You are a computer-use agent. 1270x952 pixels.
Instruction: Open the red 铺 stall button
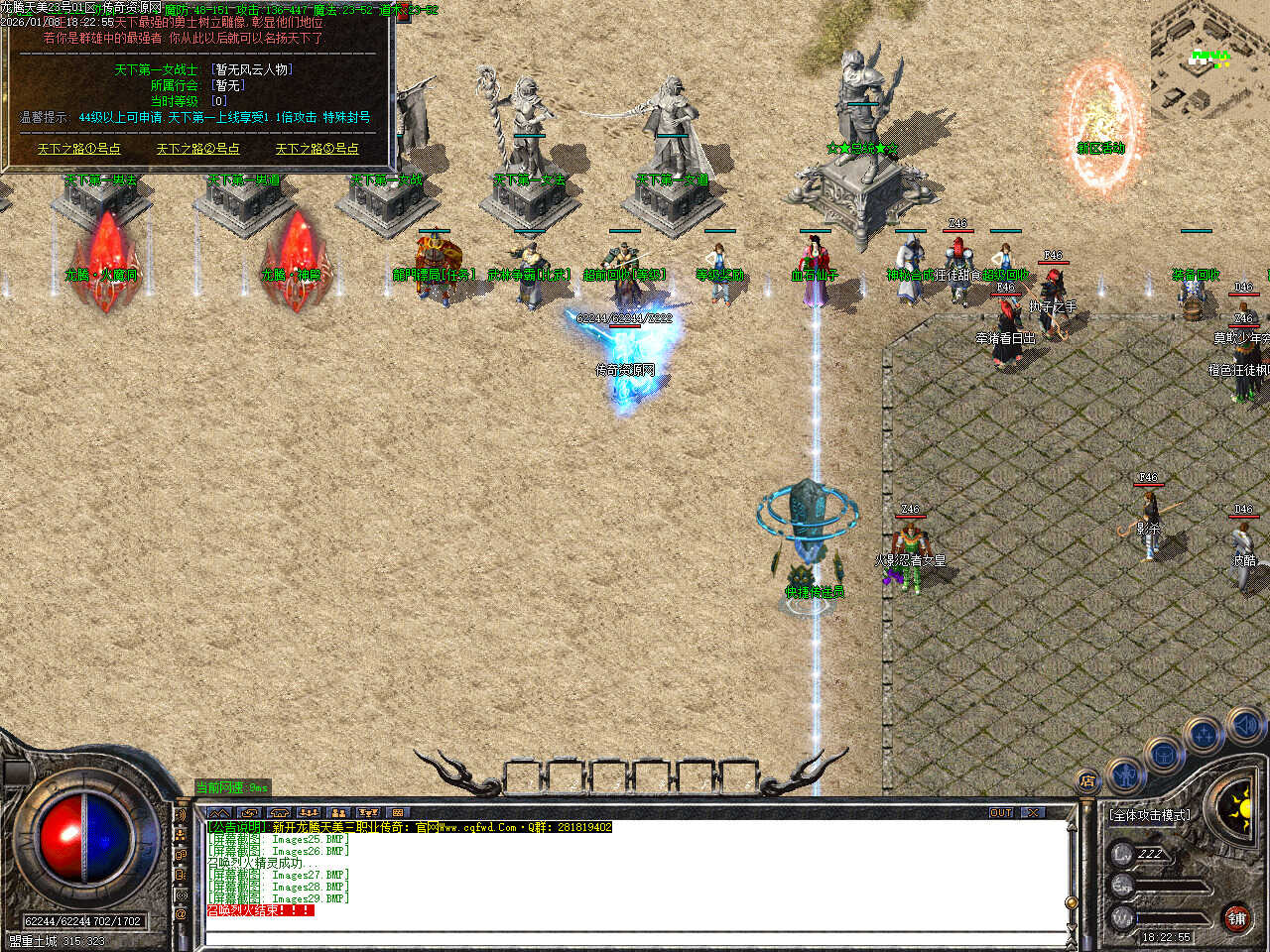(x=1236, y=918)
